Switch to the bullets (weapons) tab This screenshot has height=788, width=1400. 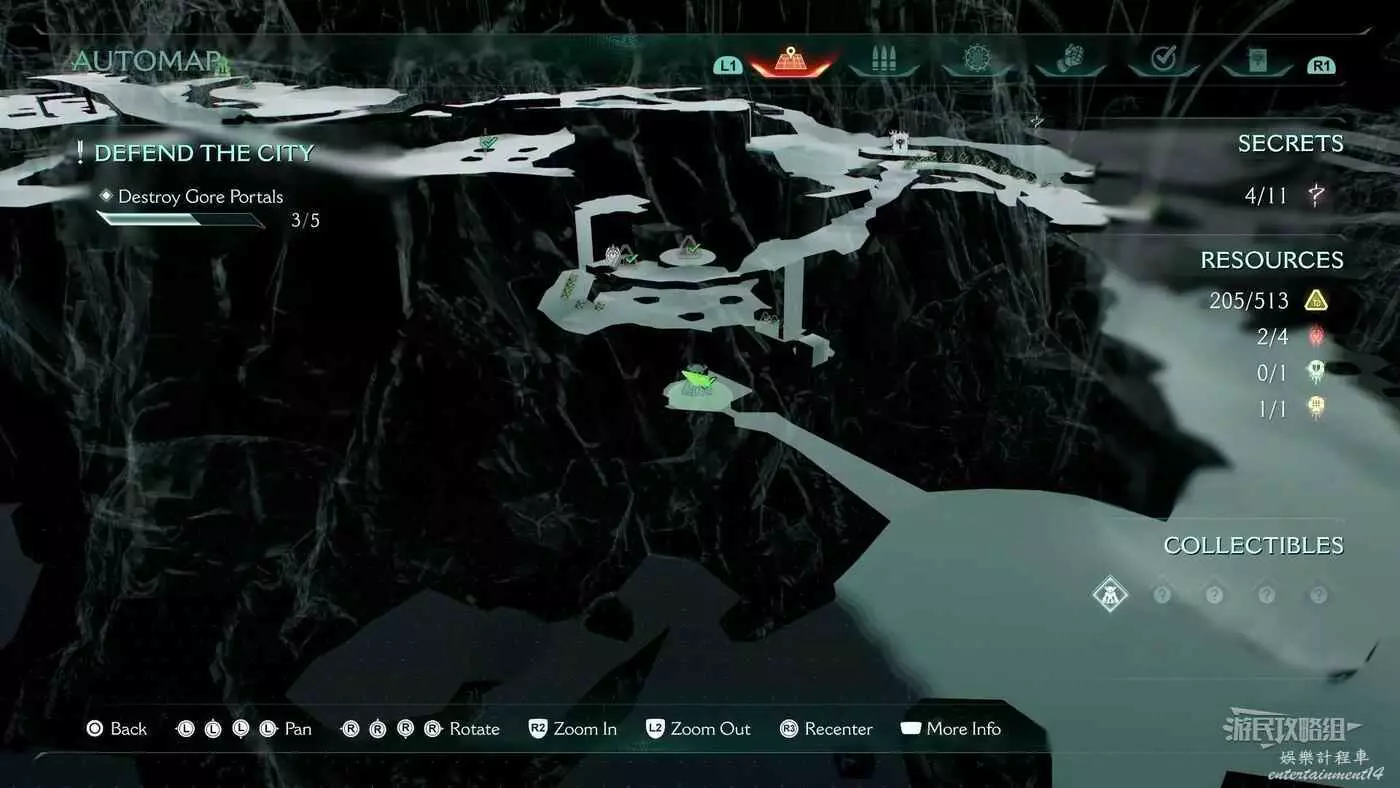883,60
